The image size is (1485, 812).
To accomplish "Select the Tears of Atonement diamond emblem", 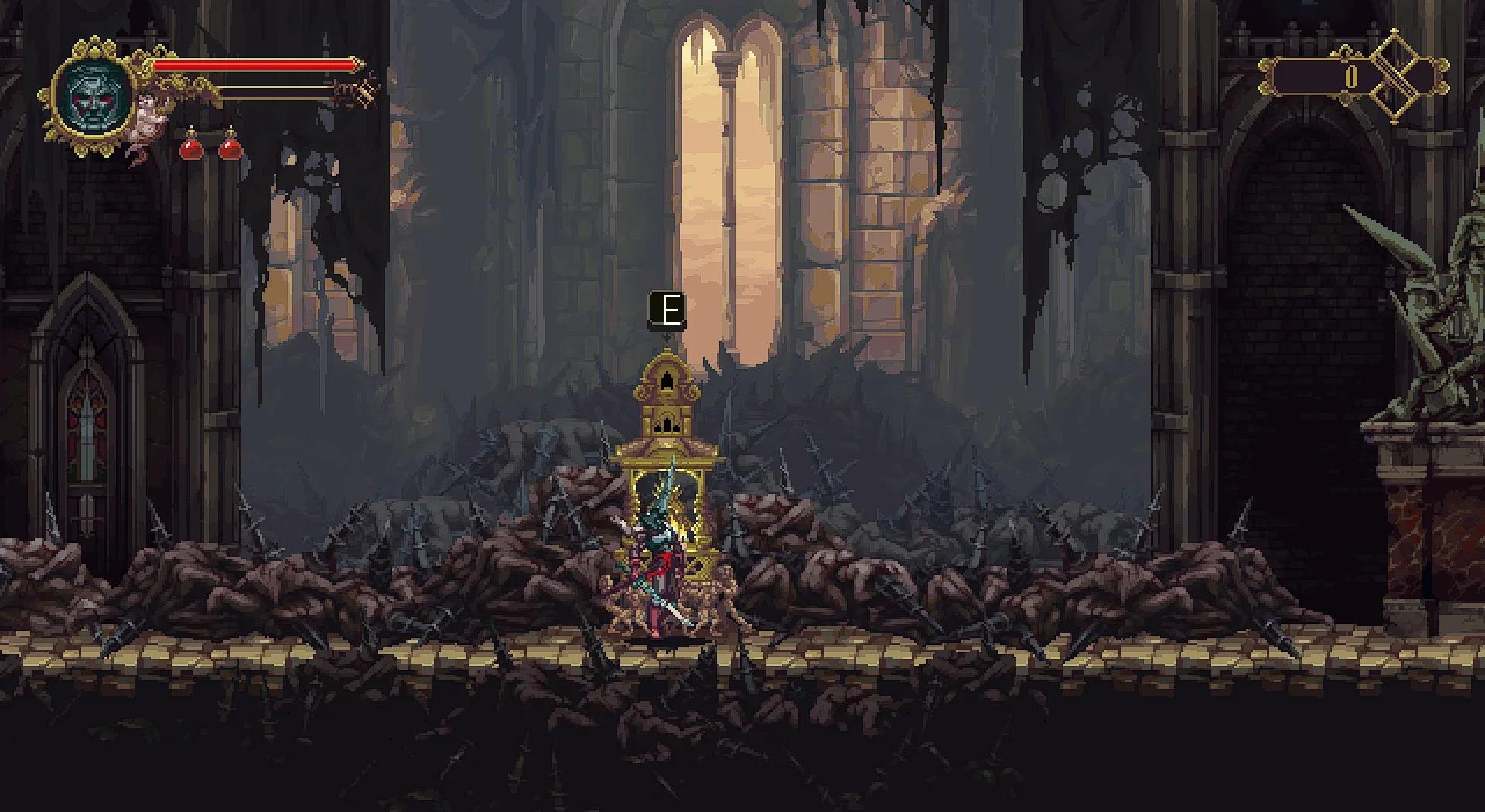I will click(1396, 77).
